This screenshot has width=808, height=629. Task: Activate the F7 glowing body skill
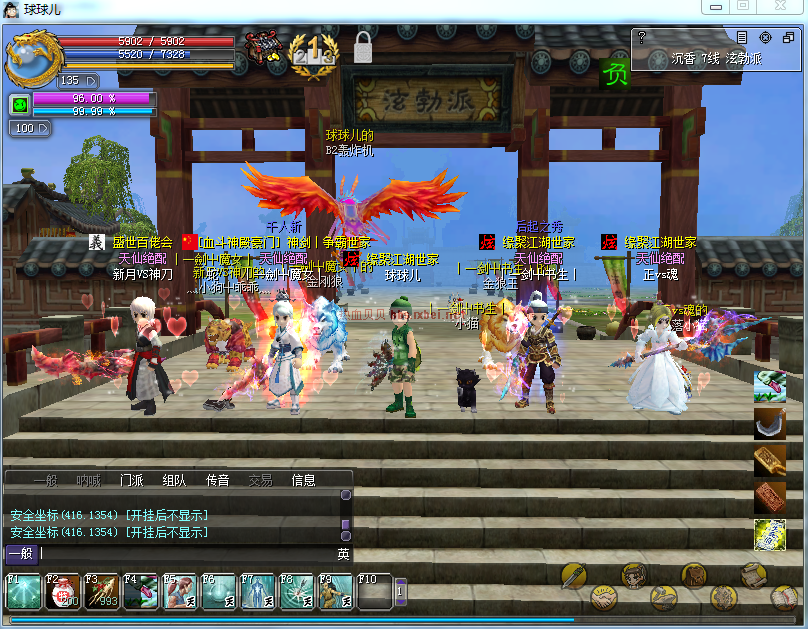pyautogui.click(x=258, y=592)
